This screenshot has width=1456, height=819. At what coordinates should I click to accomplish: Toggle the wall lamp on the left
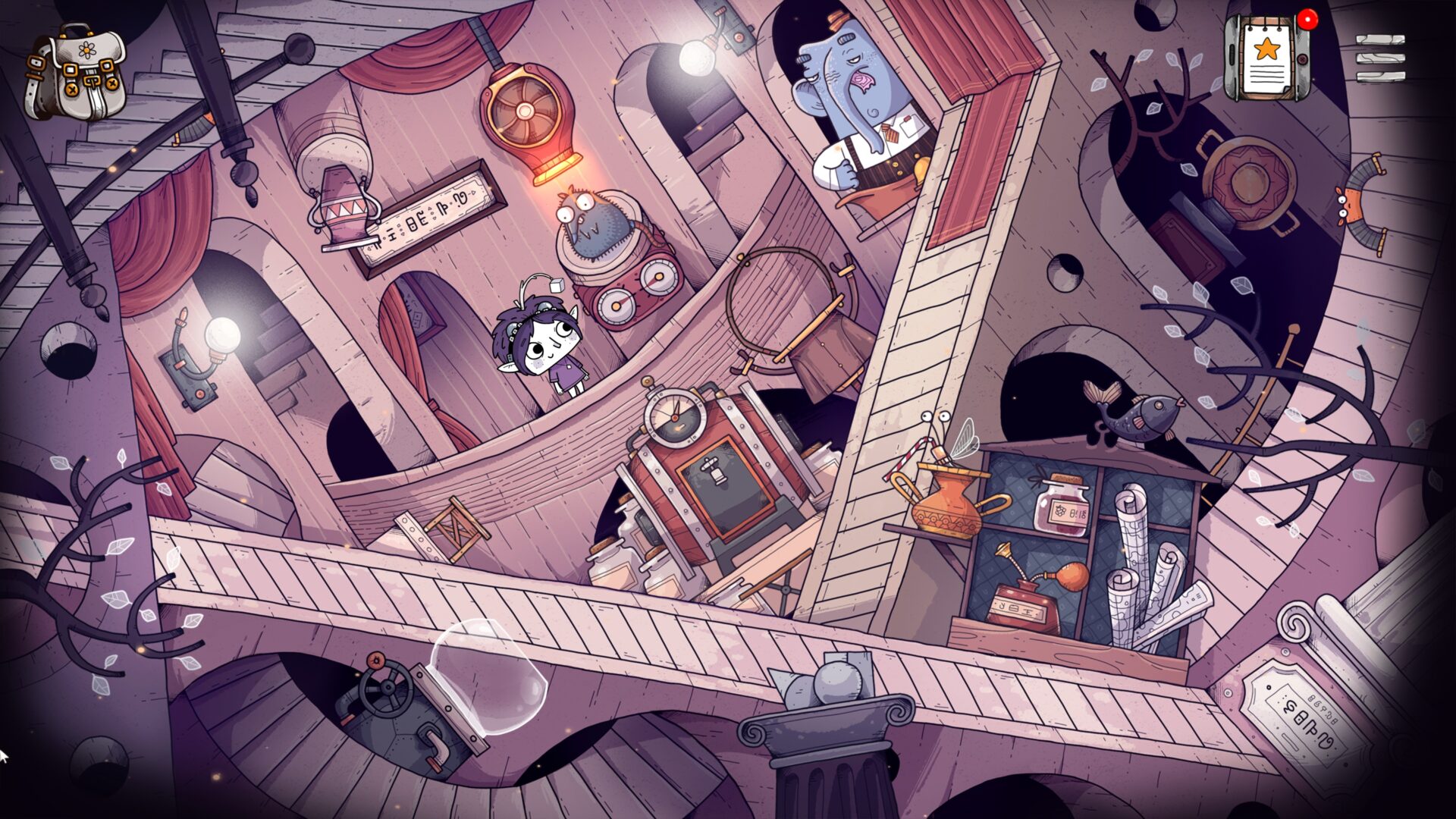coord(221,332)
